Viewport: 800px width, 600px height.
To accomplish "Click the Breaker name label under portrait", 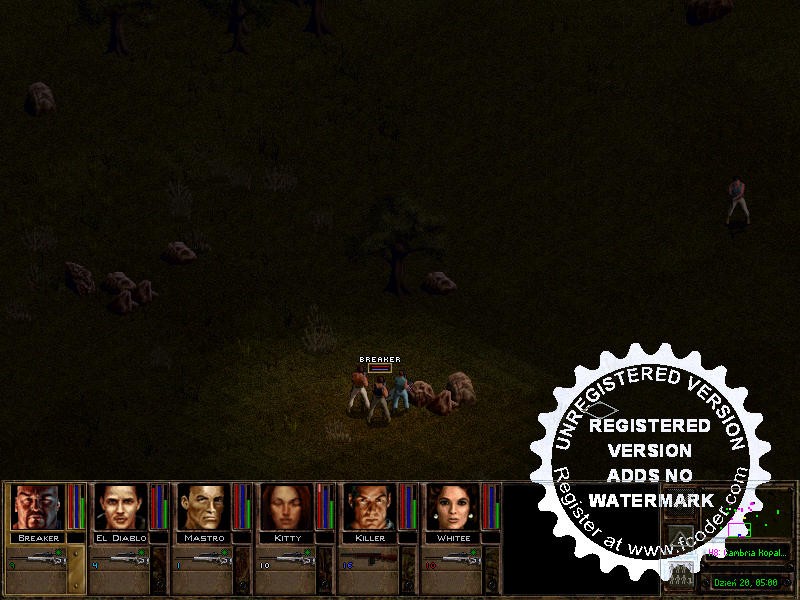I will pyautogui.click(x=39, y=538).
